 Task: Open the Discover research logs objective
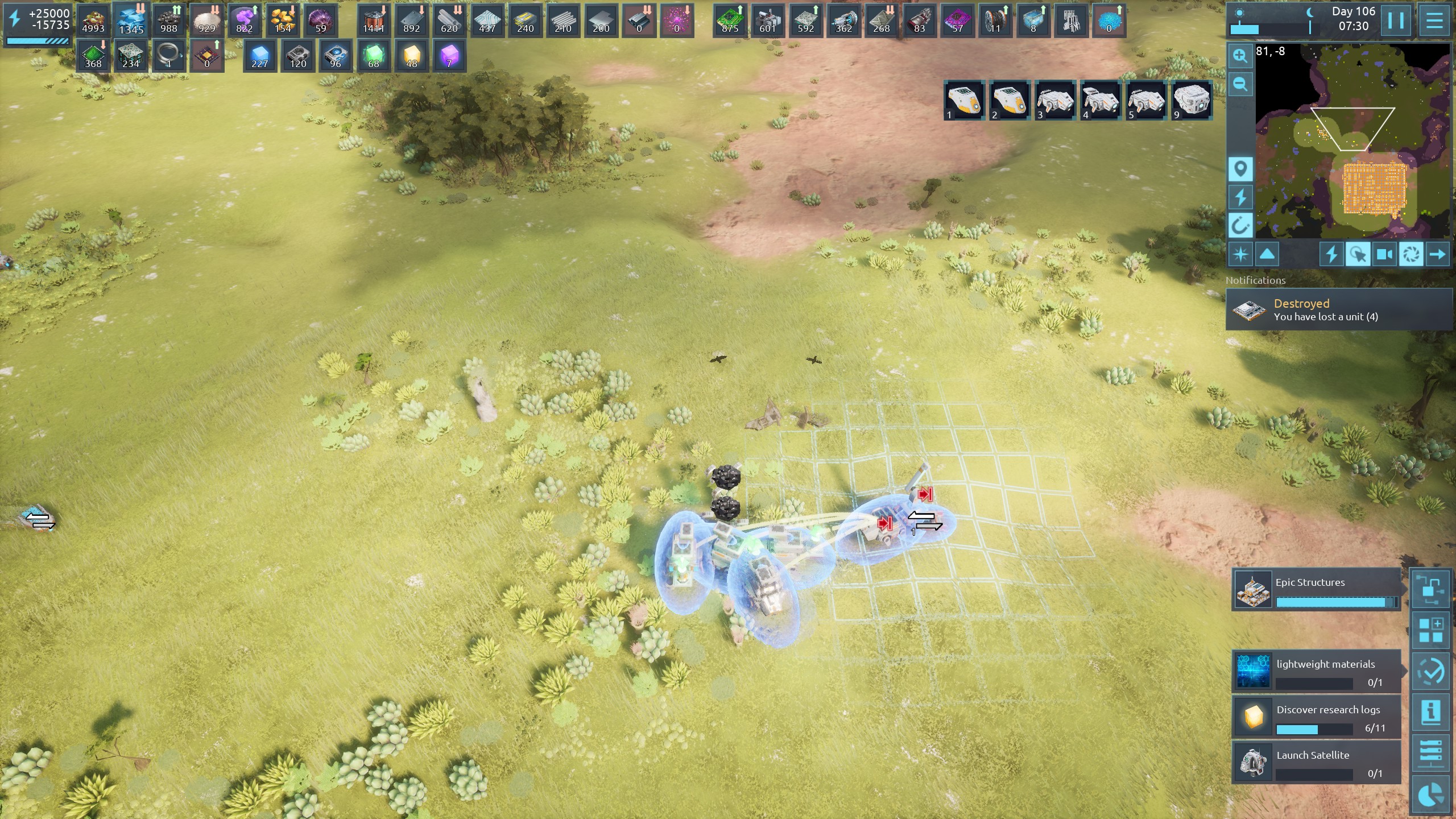[1316, 717]
